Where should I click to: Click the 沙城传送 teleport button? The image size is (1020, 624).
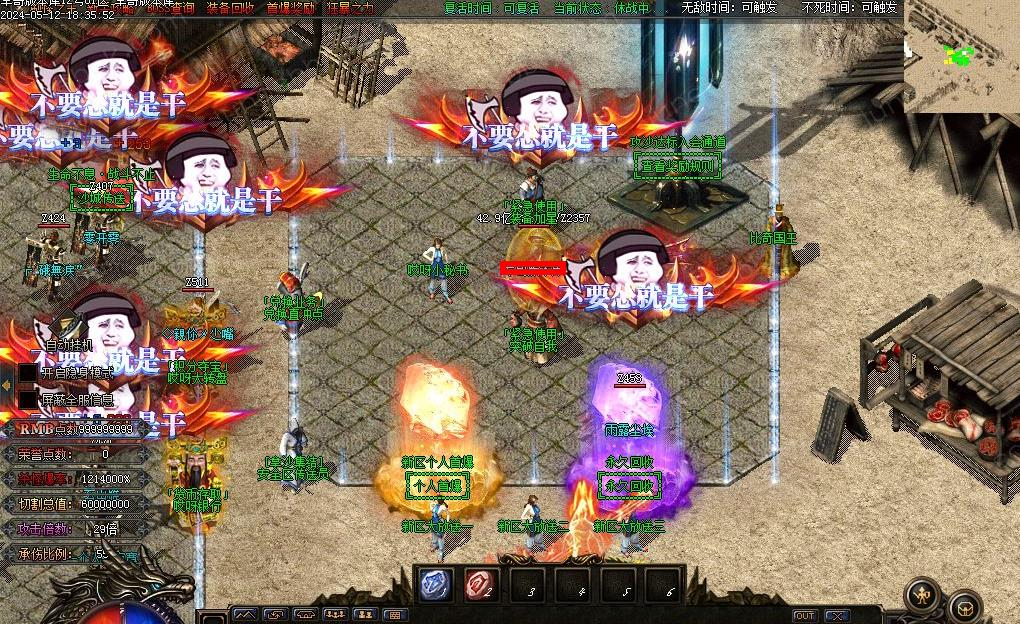coord(102,197)
